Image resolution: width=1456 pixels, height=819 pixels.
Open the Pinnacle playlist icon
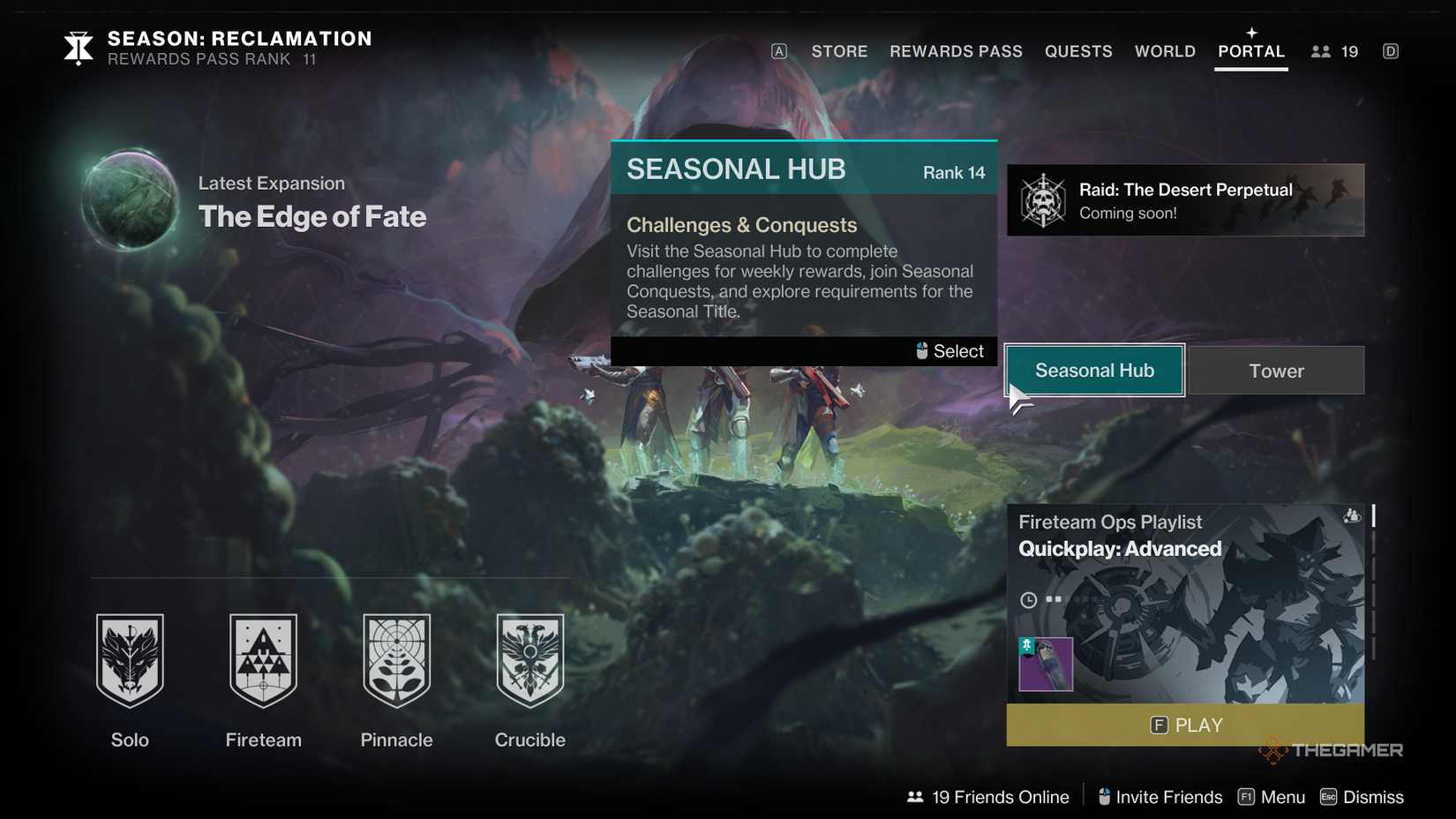tap(396, 660)
